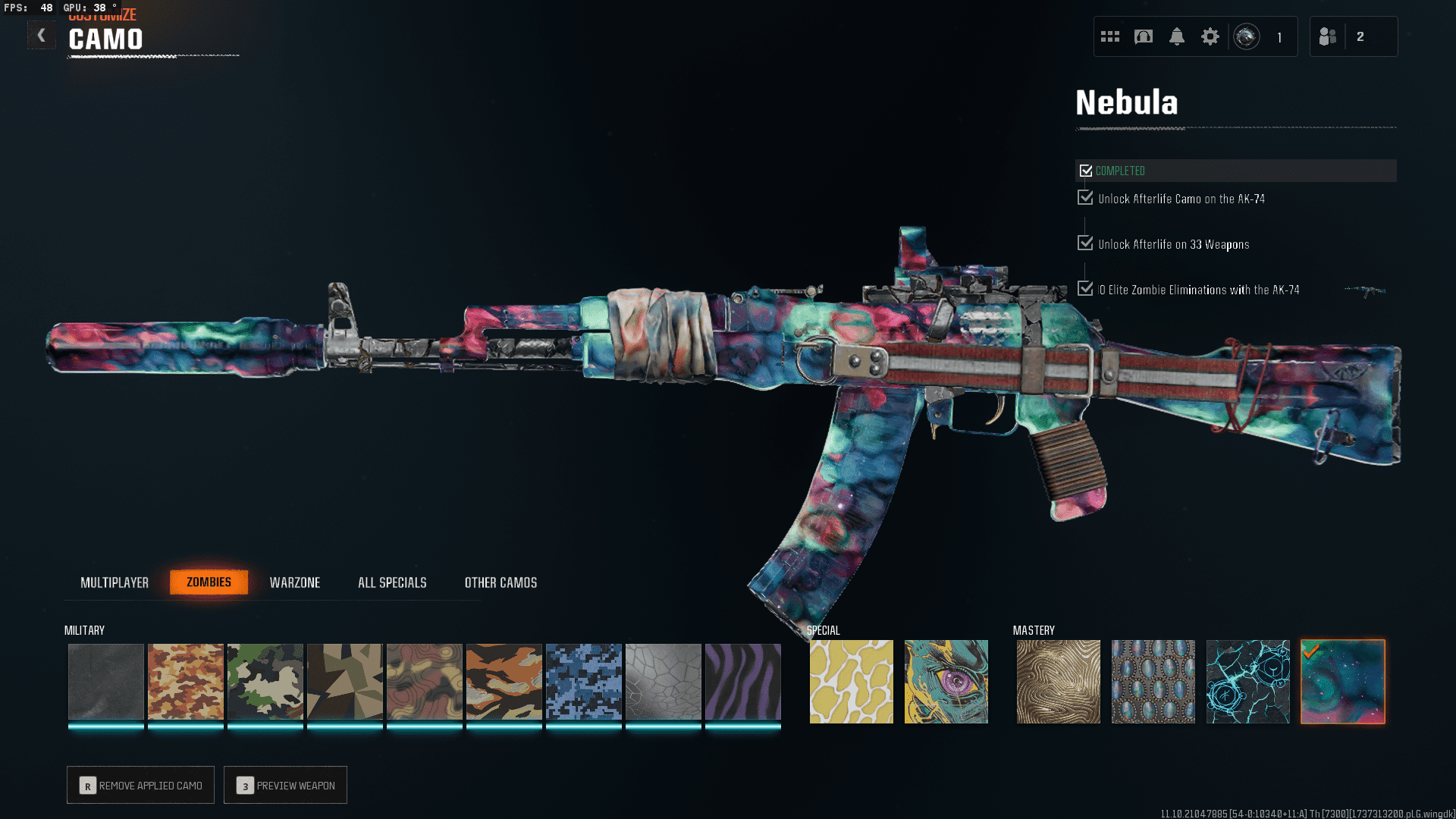Select the Nebula mastery camo
This screenshot has height=819, width=1456.
coord(1342,682)
